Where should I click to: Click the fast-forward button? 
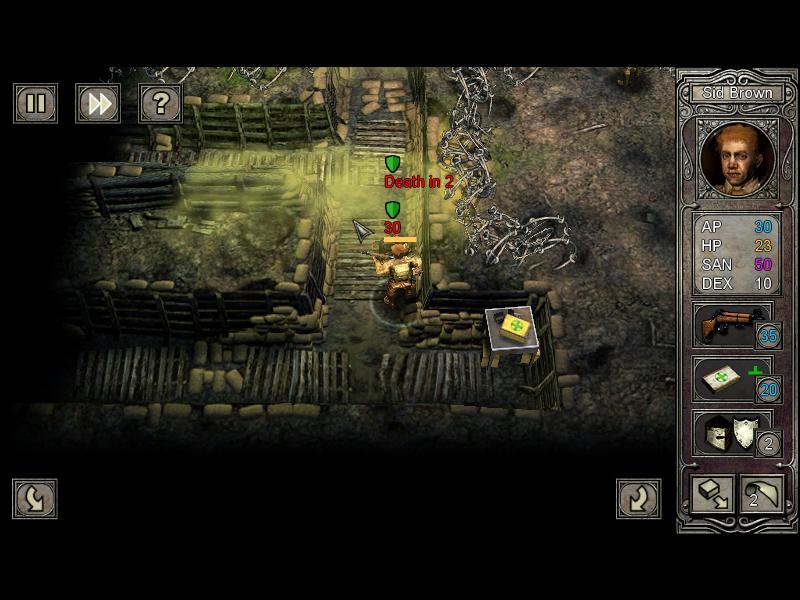click(97, 103)
